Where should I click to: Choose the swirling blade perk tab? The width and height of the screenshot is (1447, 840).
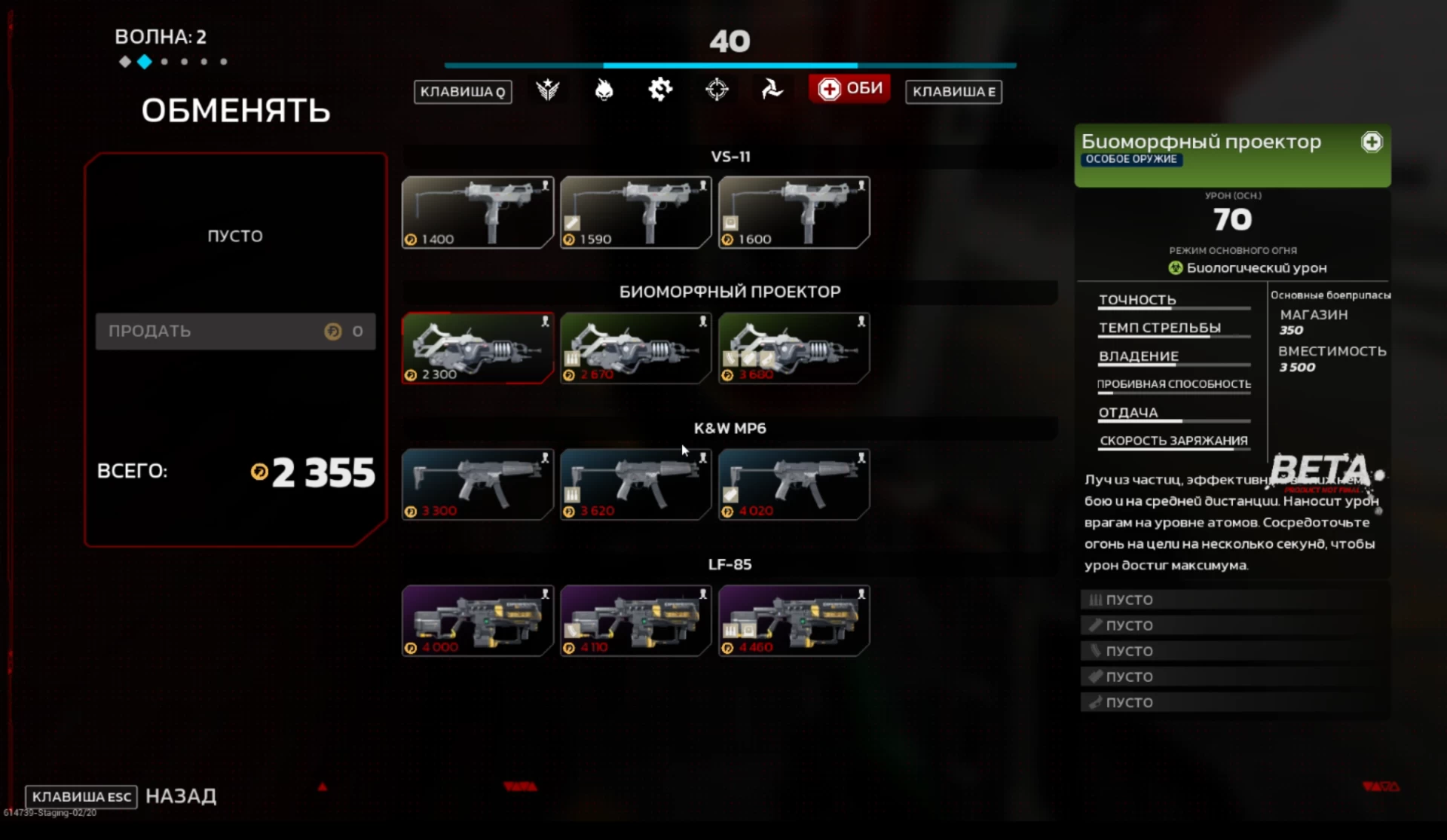[772, 90]
